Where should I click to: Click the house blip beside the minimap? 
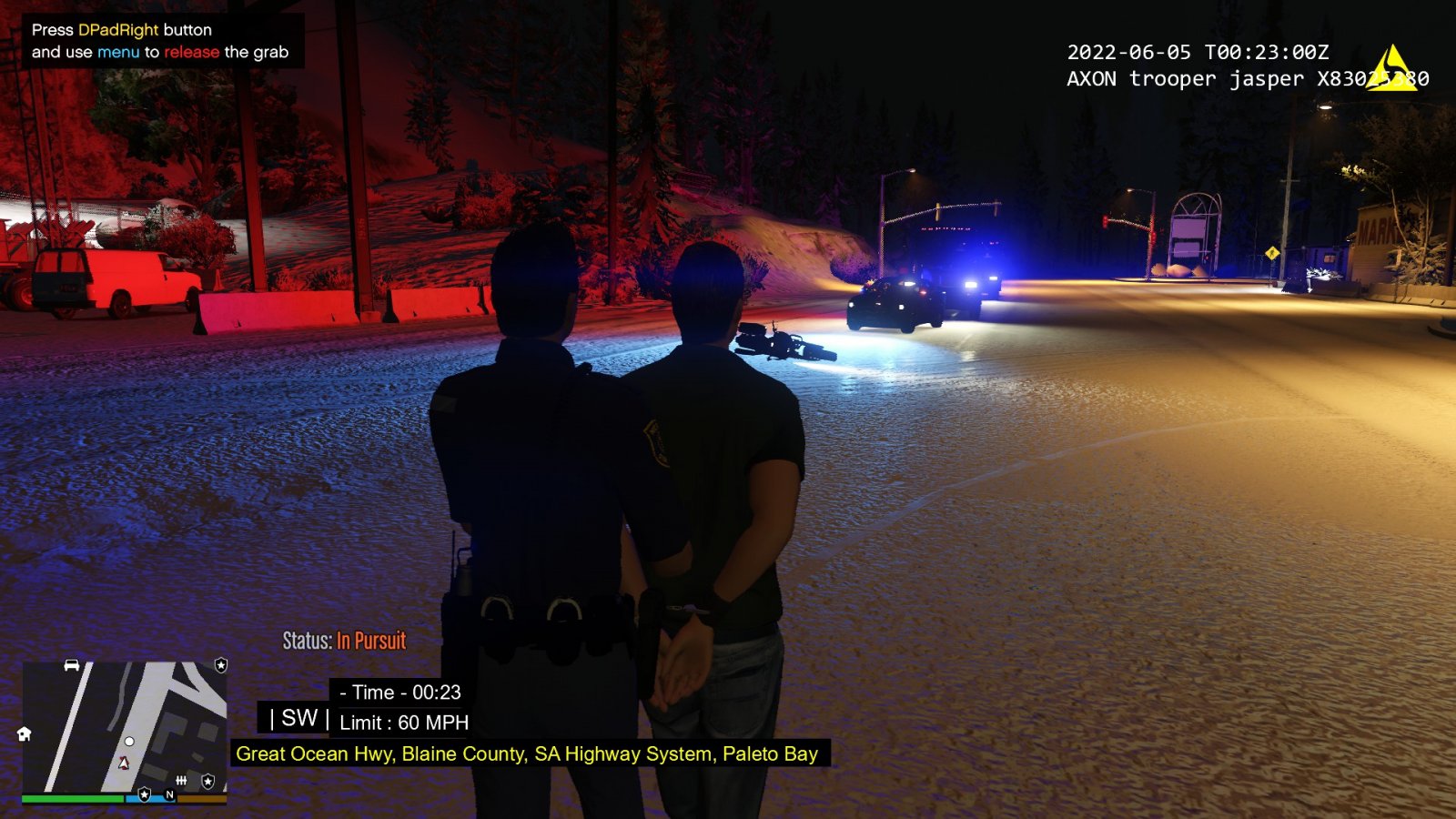click(x=25, y=733)
